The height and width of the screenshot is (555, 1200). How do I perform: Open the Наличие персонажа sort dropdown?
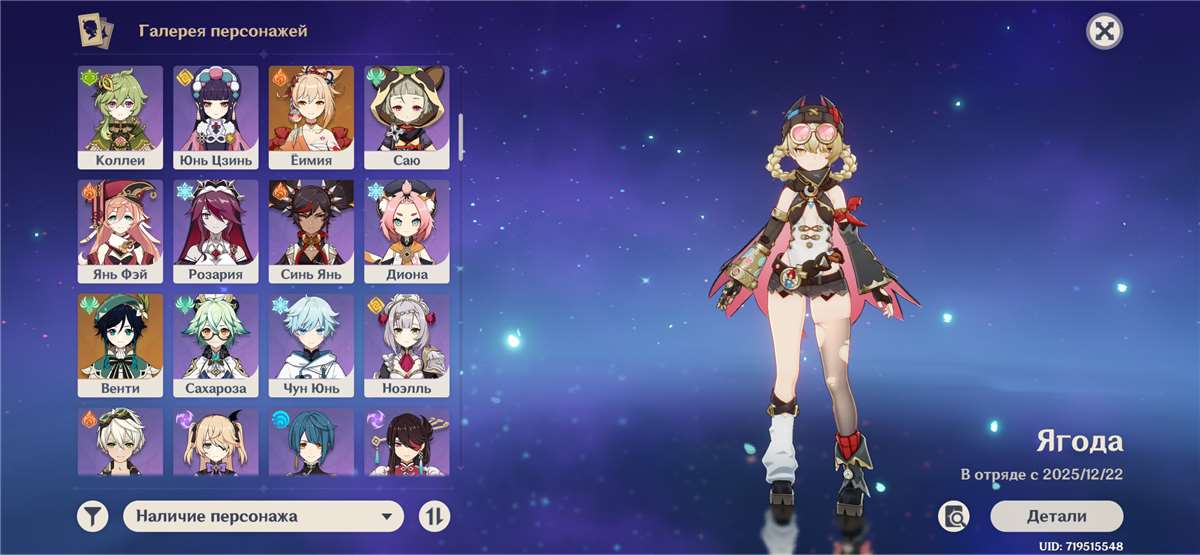[263, 516]
